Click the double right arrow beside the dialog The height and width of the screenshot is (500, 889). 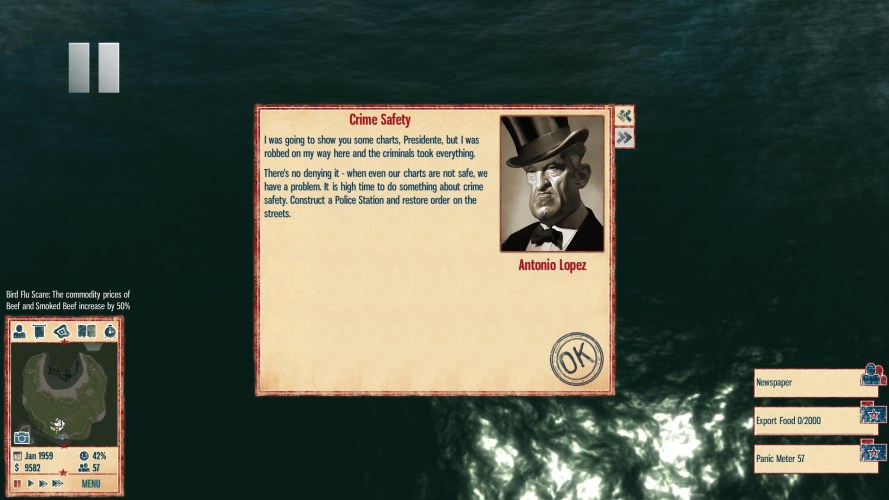[625, 138]
